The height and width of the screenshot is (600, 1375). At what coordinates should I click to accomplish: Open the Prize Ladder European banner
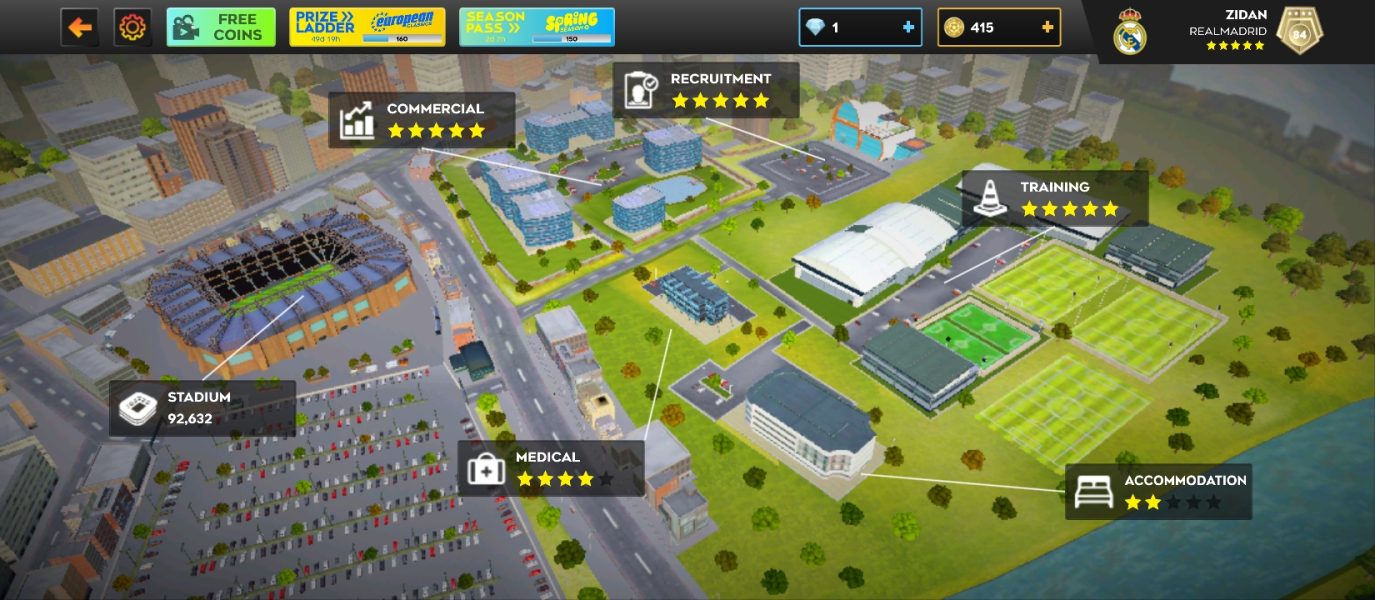[367, 27]
